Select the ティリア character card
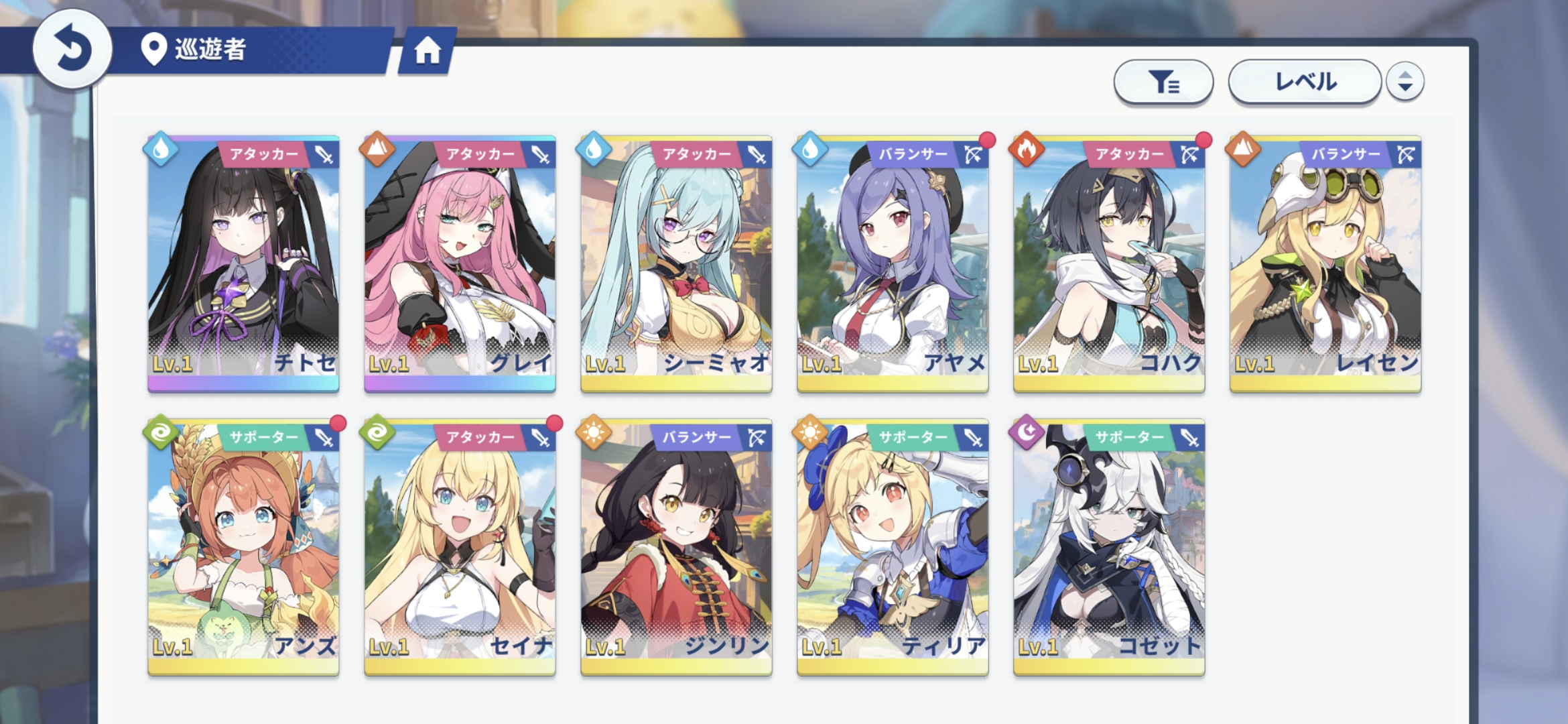Viewport: 1568px width, 724px height. point(893,547)
